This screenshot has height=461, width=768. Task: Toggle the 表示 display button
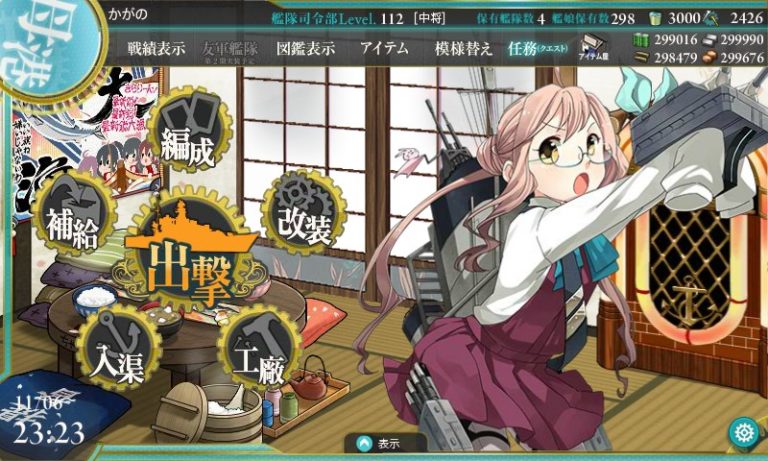click(x=385, y=443)
